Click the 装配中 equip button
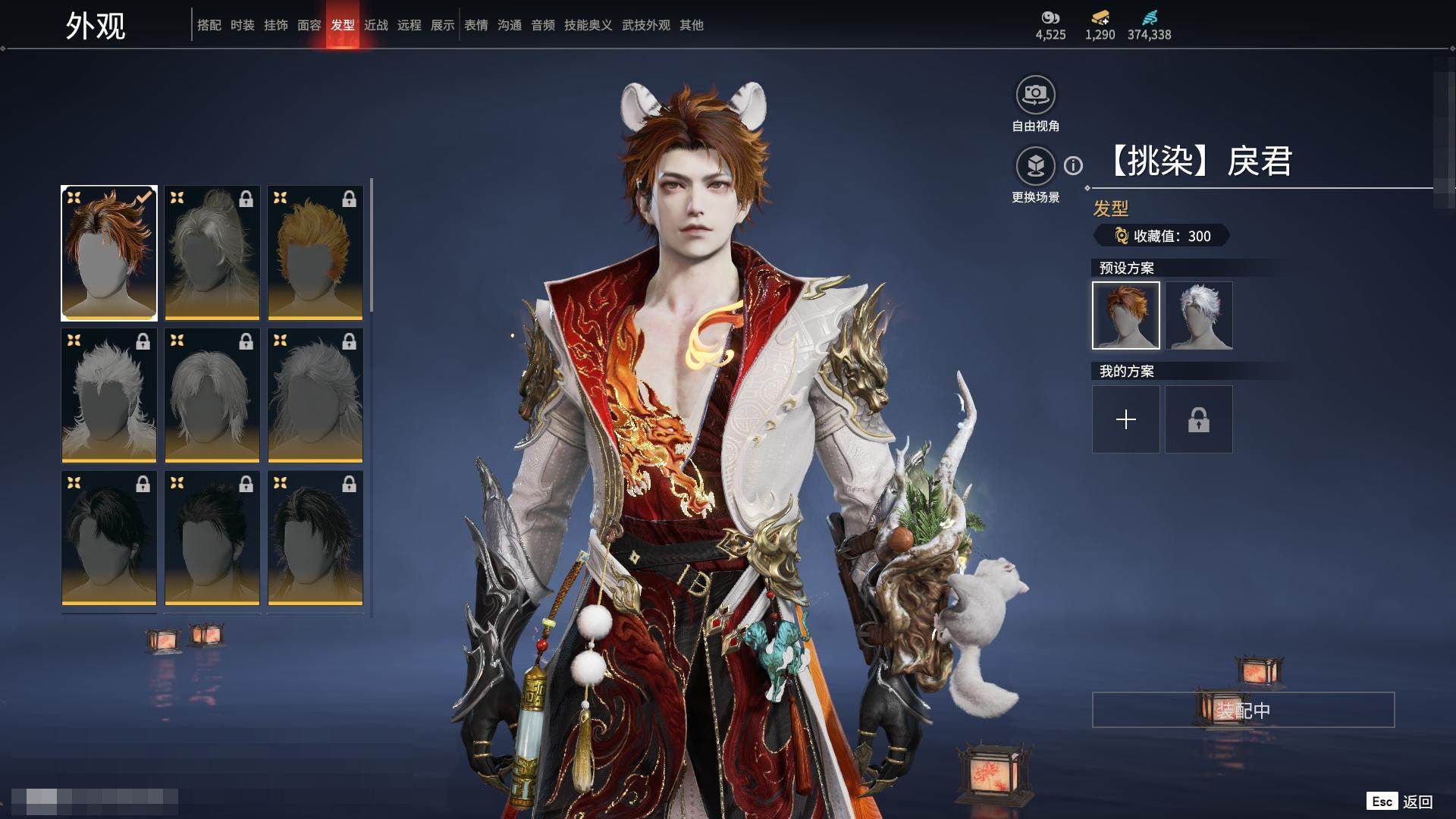Image resolution: width=1456 pixels, height=819 pixels. 1243,710
